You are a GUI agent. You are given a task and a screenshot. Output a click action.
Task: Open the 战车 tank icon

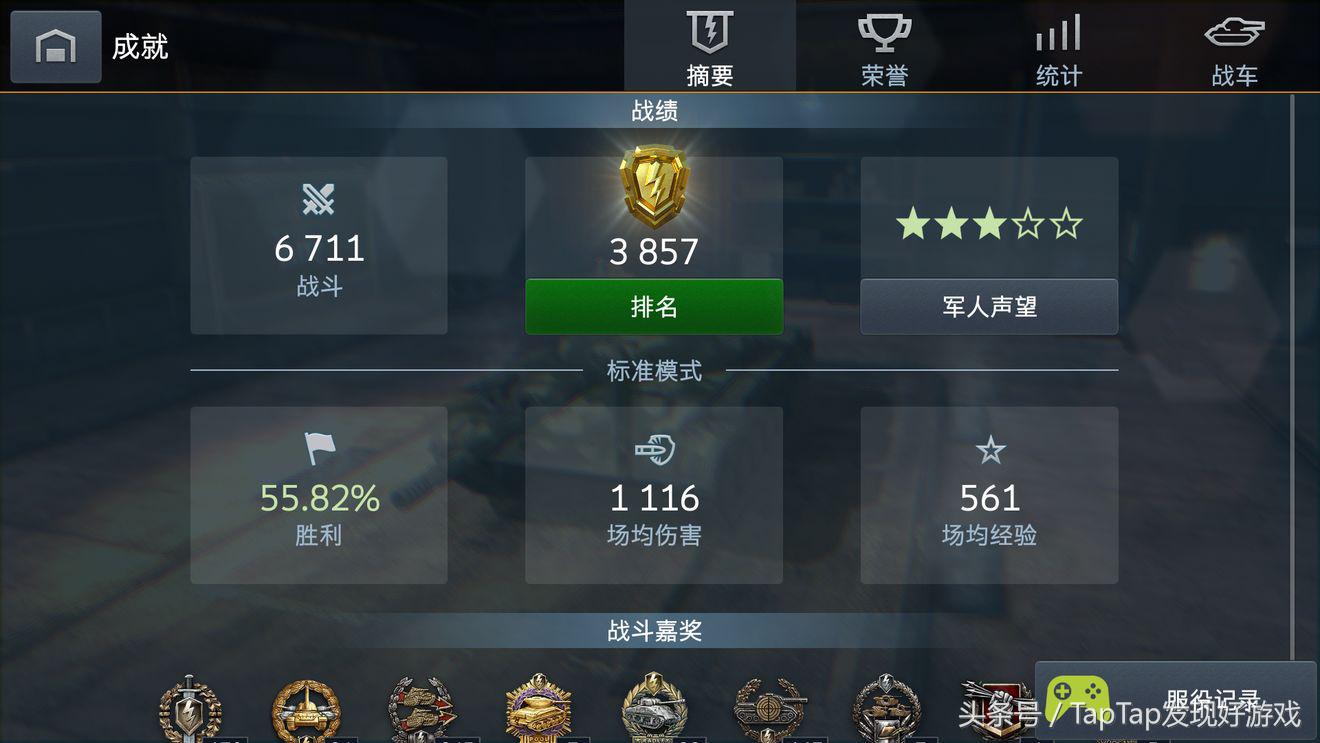point(1234,32)
